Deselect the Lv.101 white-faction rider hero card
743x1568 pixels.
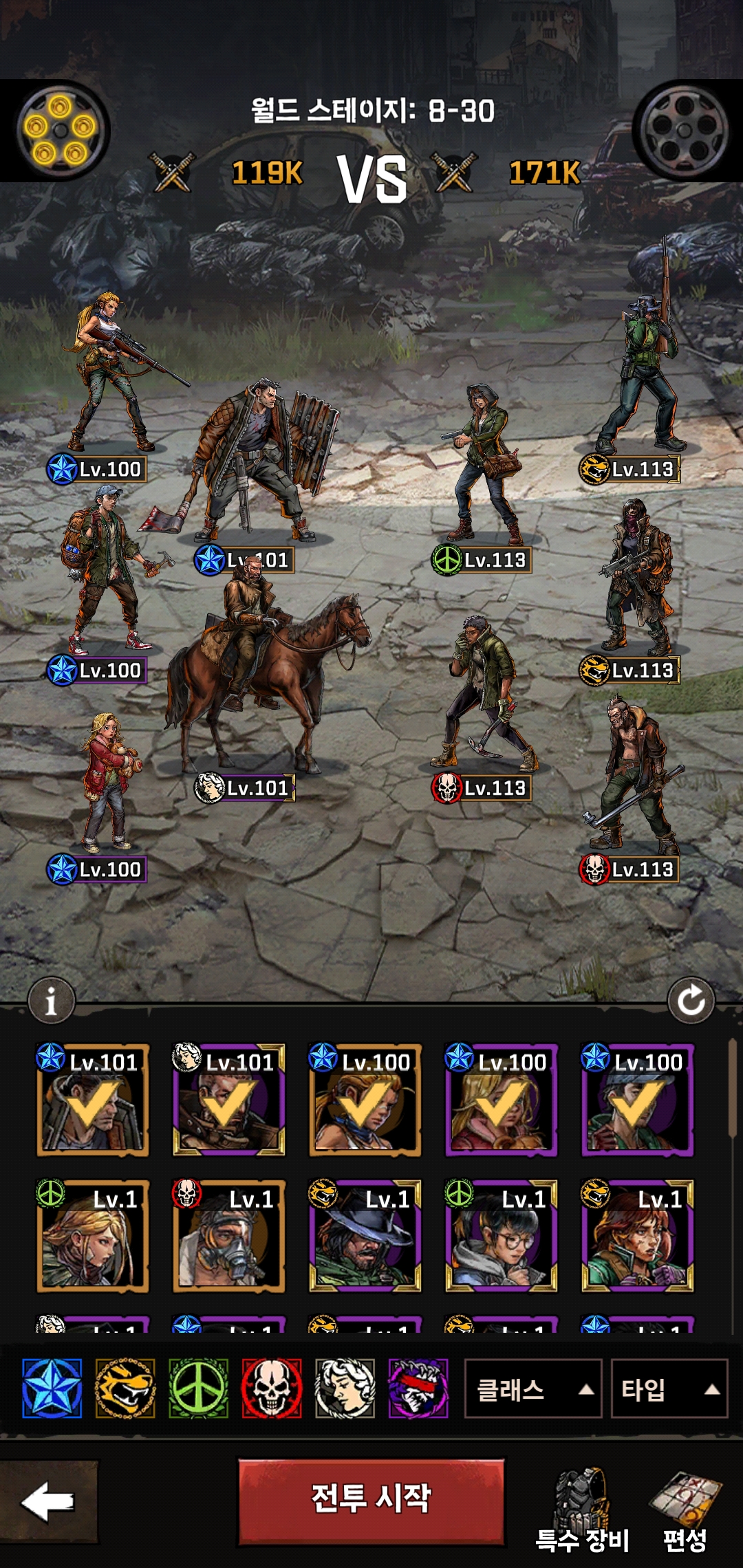[228, 1100]
